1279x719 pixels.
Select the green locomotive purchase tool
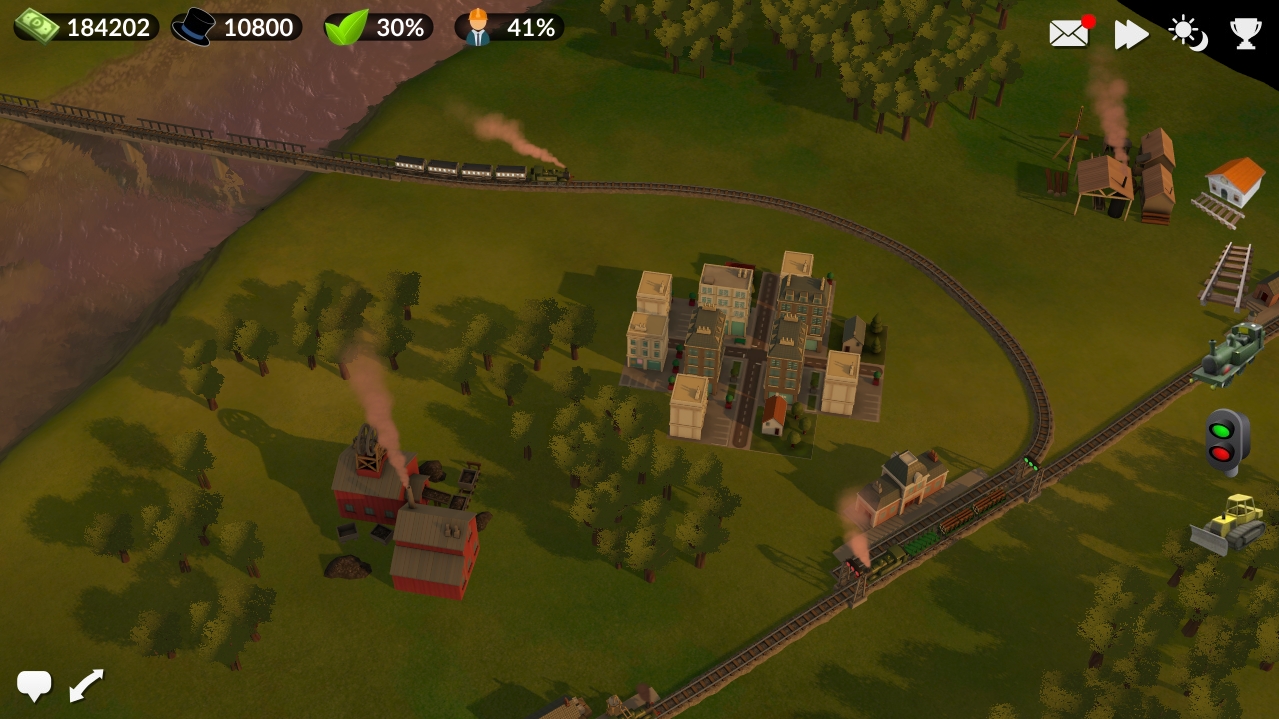click(1230, 355)
